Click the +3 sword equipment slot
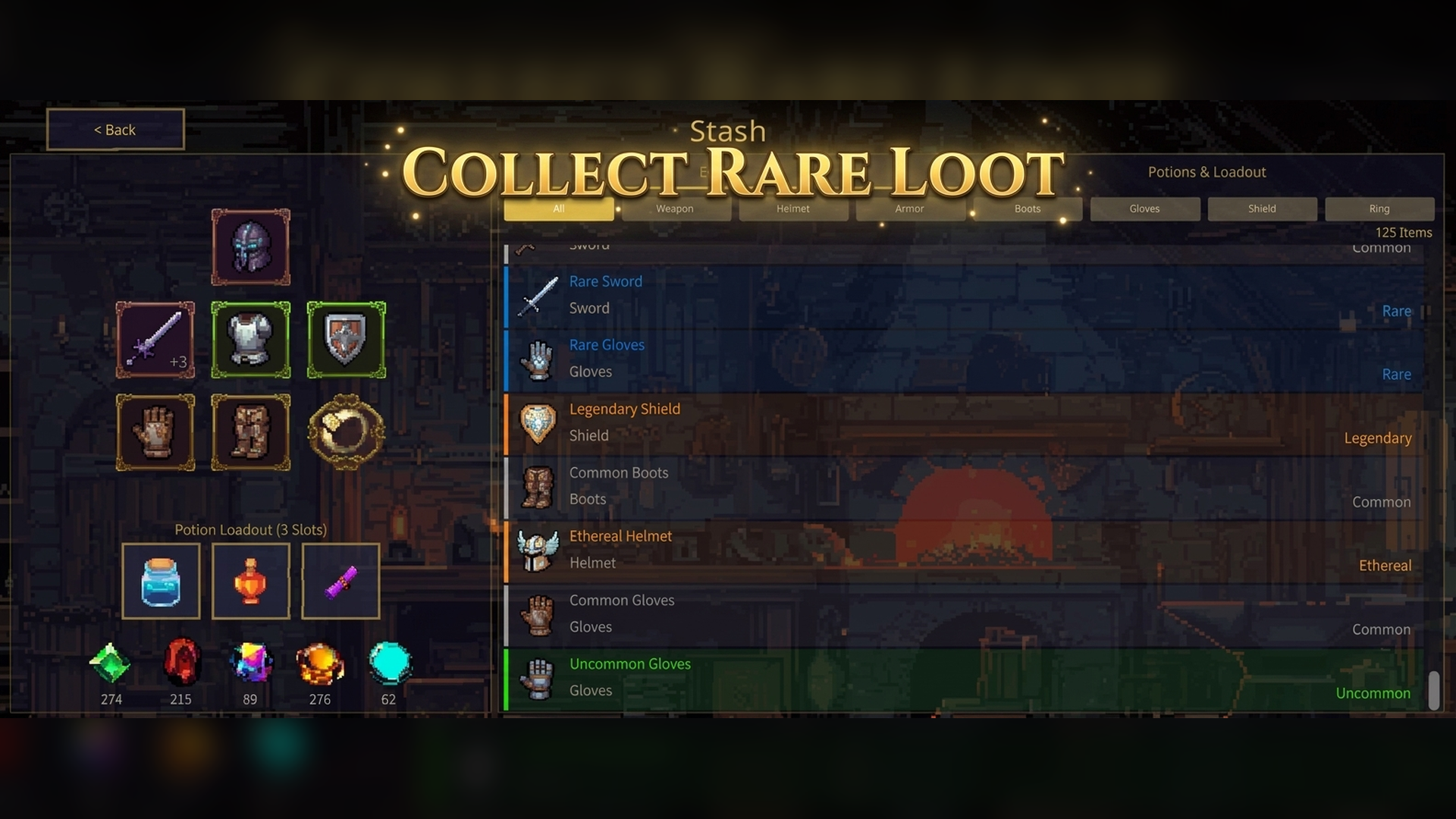Viewport: 1456px width, 819px height. [155, 340]
